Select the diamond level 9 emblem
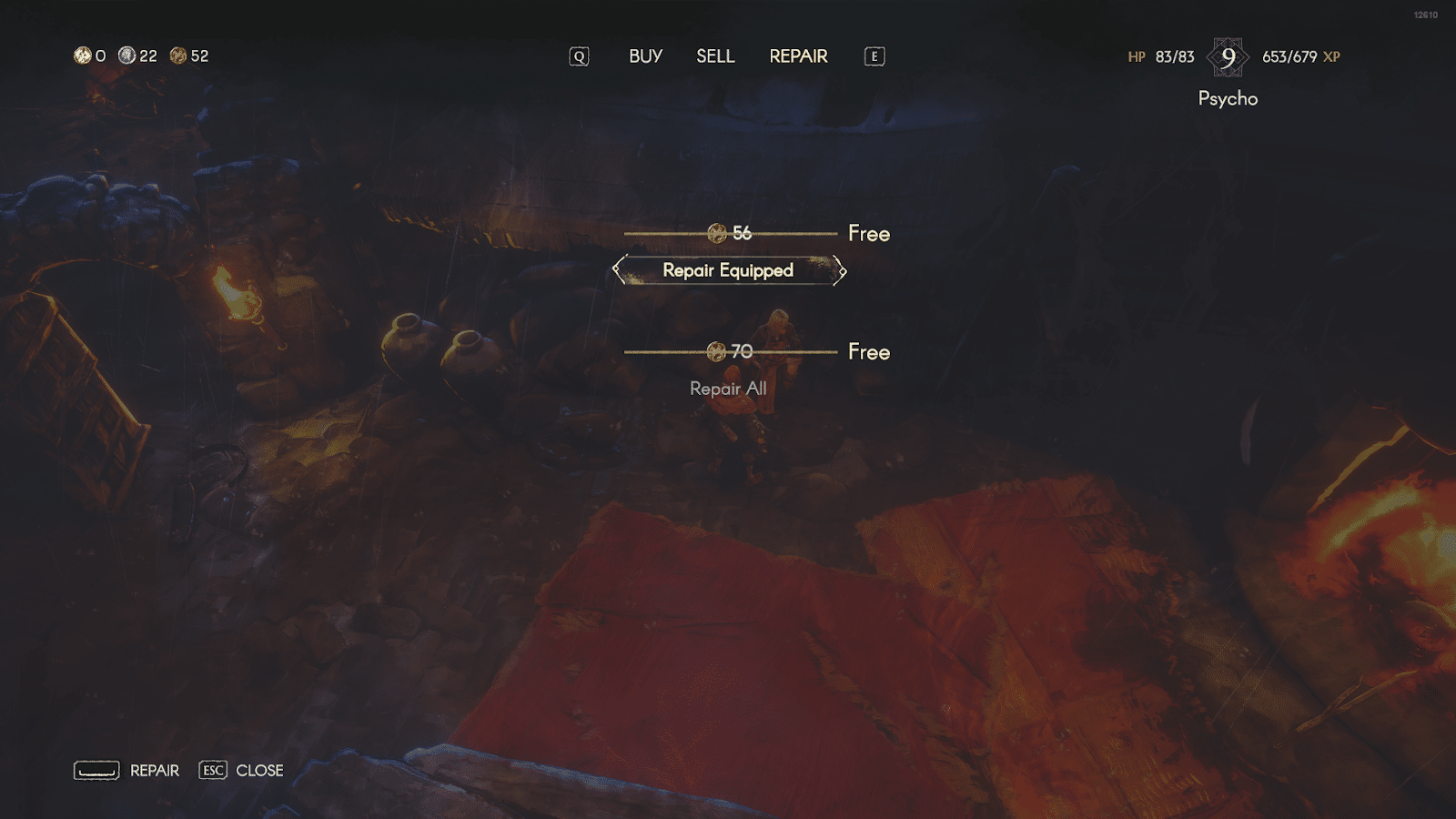The height and width of the screenshot is (819, 1456). point(1229,56)
